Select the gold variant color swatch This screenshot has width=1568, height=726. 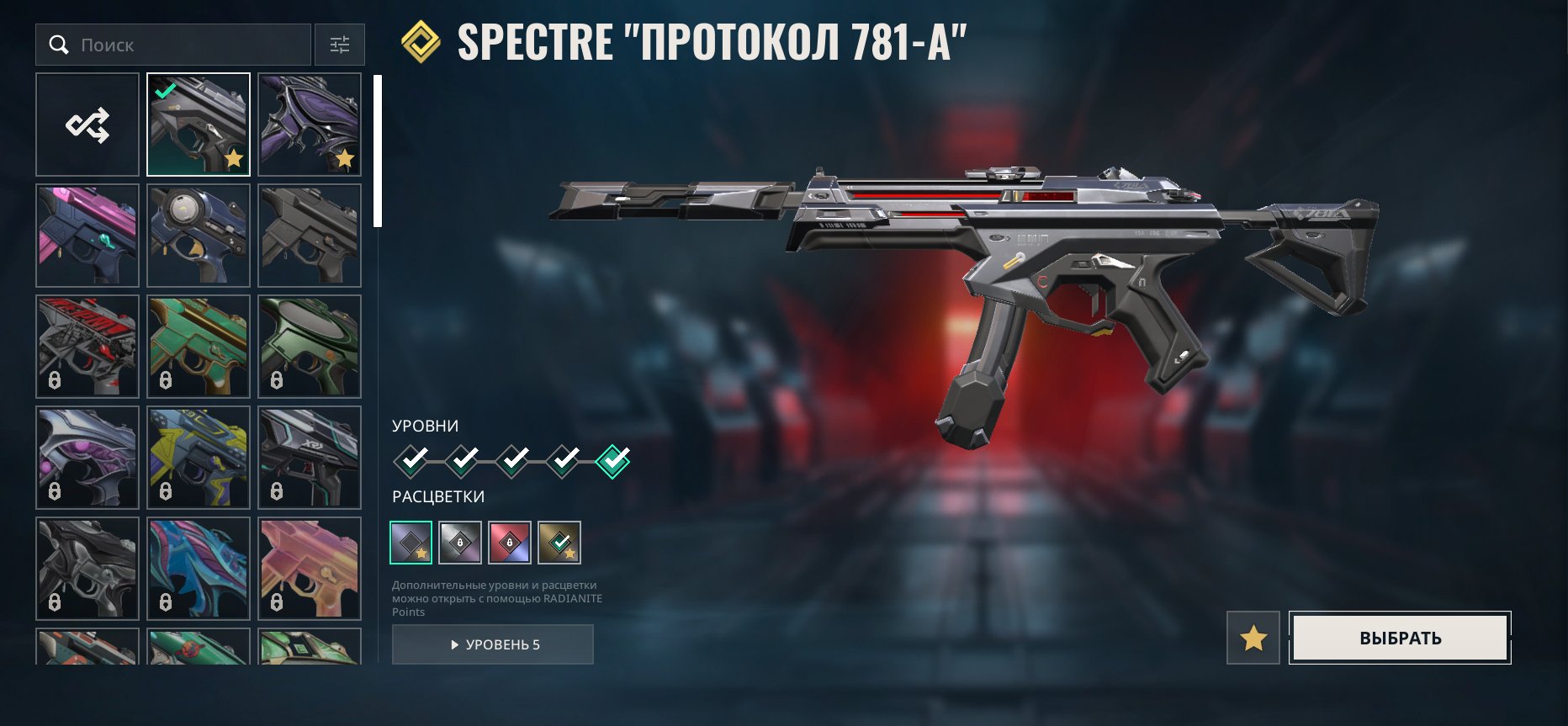pyautogui.click(x=560, y=543)
